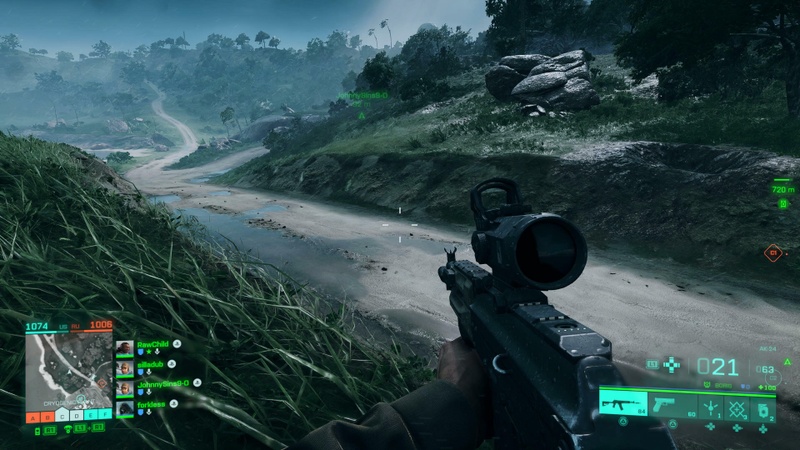
Task: Open the plus-shaped weapon attachment menu icon
Action: pyautogui.click(x=672, y=365)
